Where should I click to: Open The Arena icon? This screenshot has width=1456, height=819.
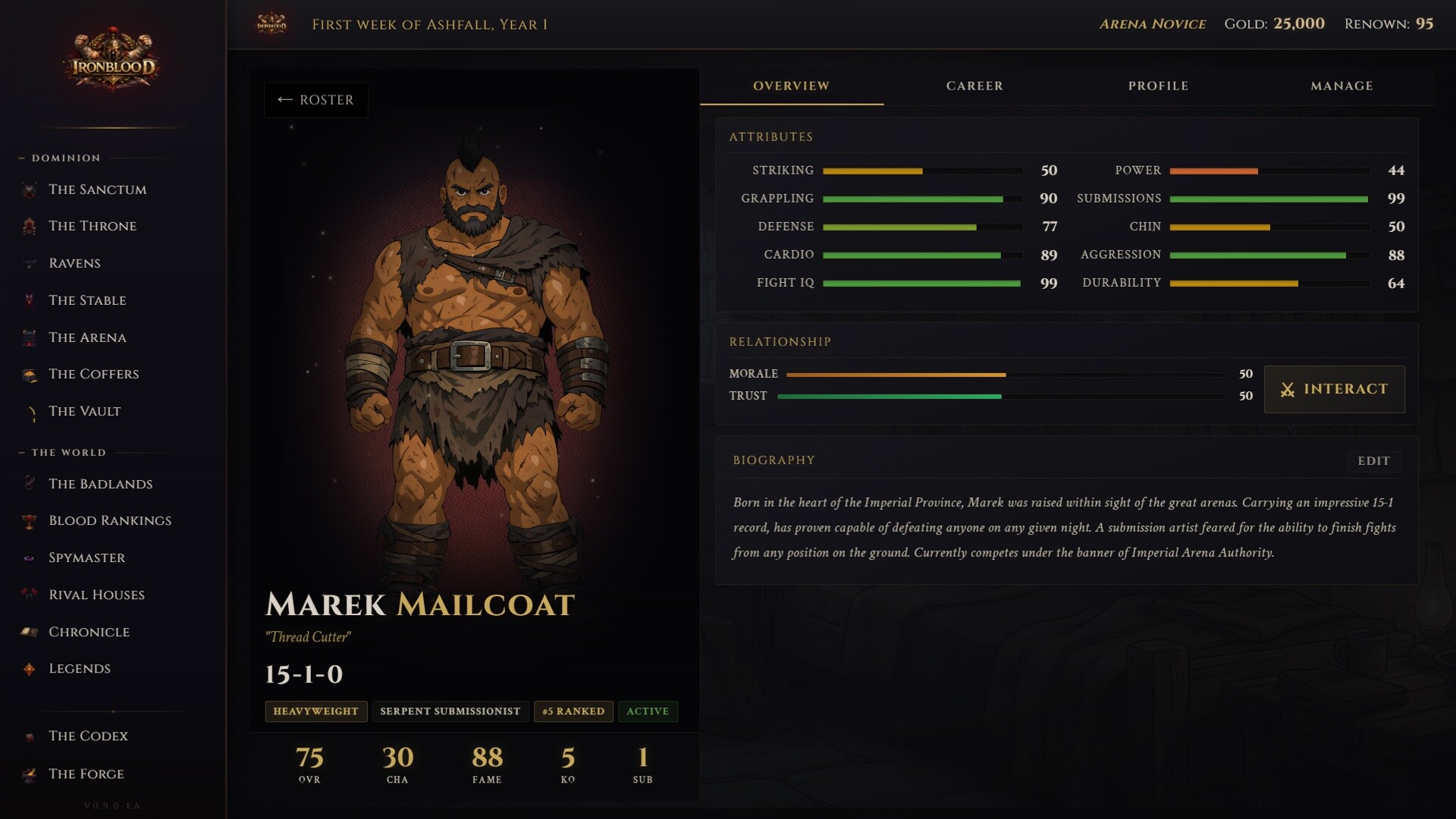click(x=30, y=337)
